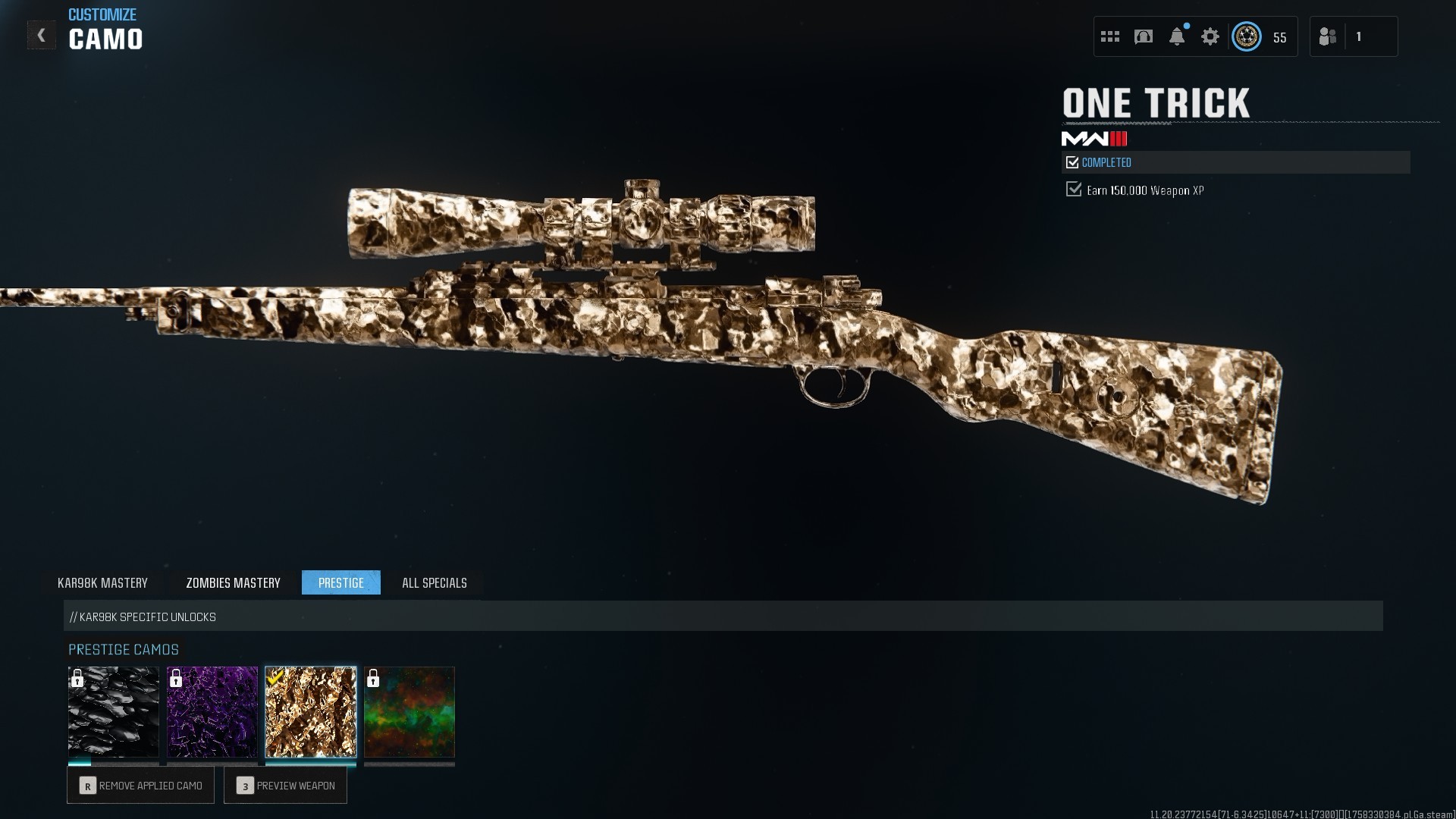Select the Prestige tab

[341, 582]
